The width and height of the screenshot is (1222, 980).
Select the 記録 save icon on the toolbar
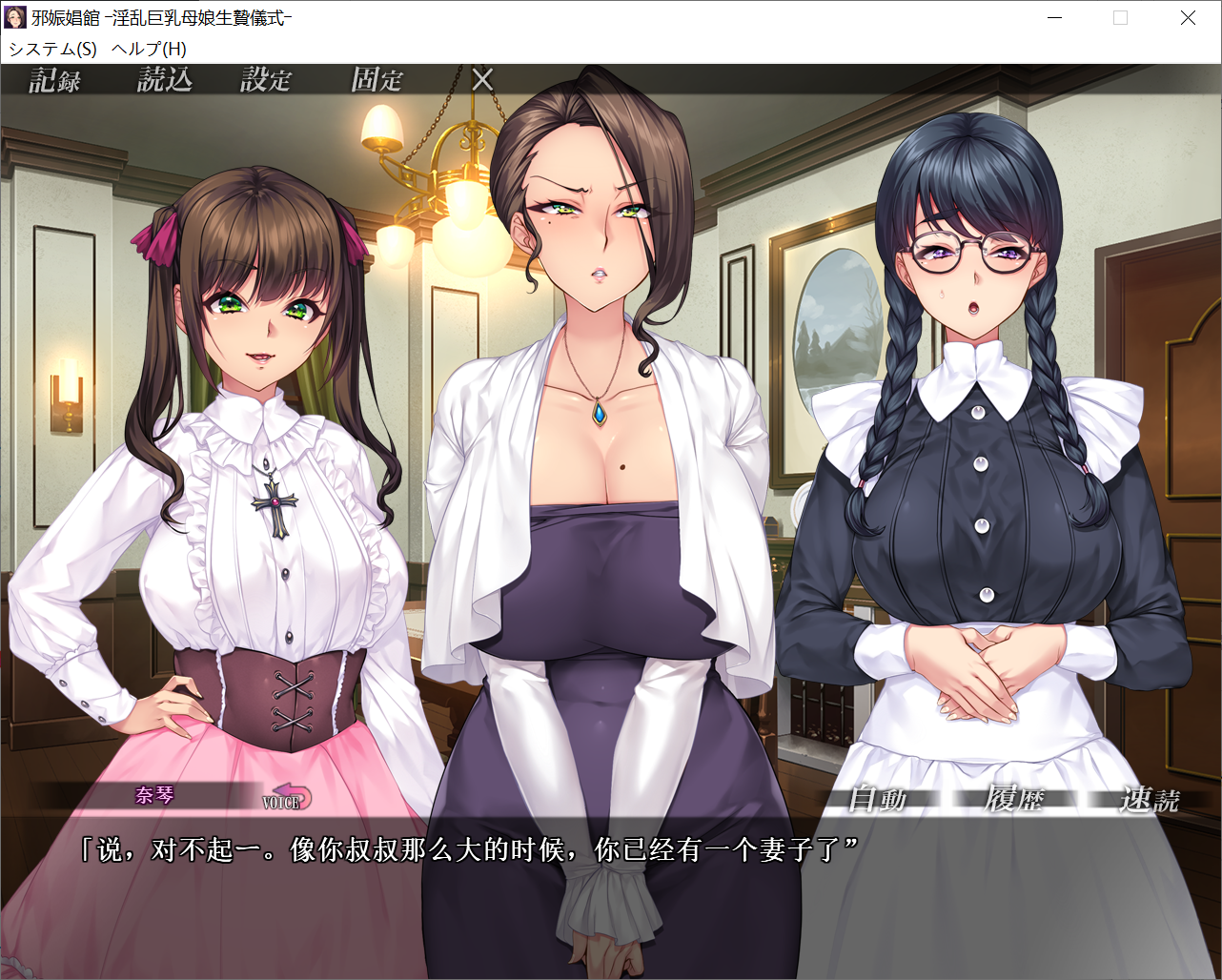click(52, 80)
